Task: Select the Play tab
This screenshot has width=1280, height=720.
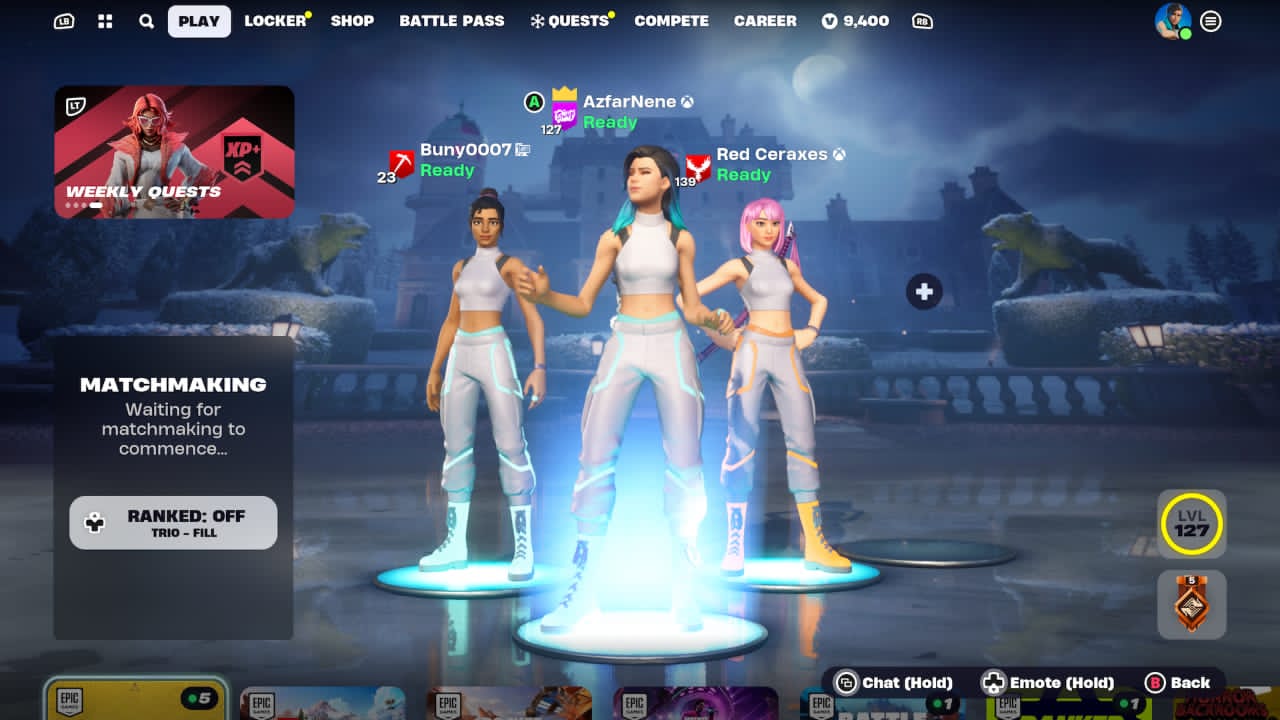Action: tap(199, 21)
